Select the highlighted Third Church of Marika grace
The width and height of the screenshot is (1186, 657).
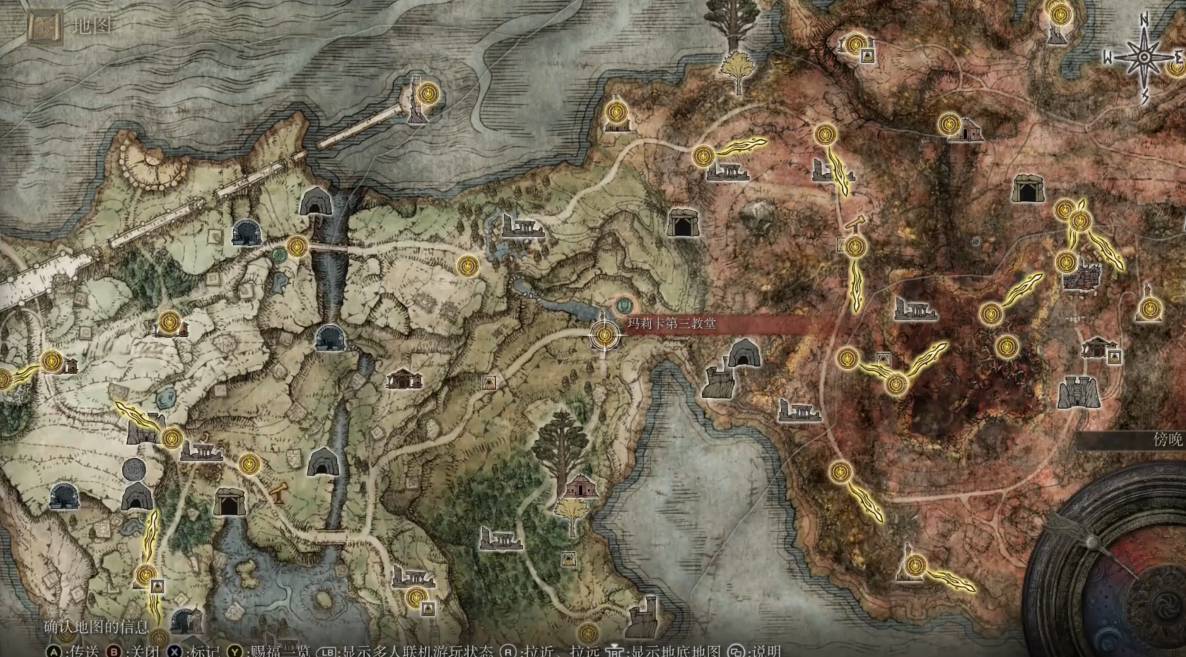(605, 335)
